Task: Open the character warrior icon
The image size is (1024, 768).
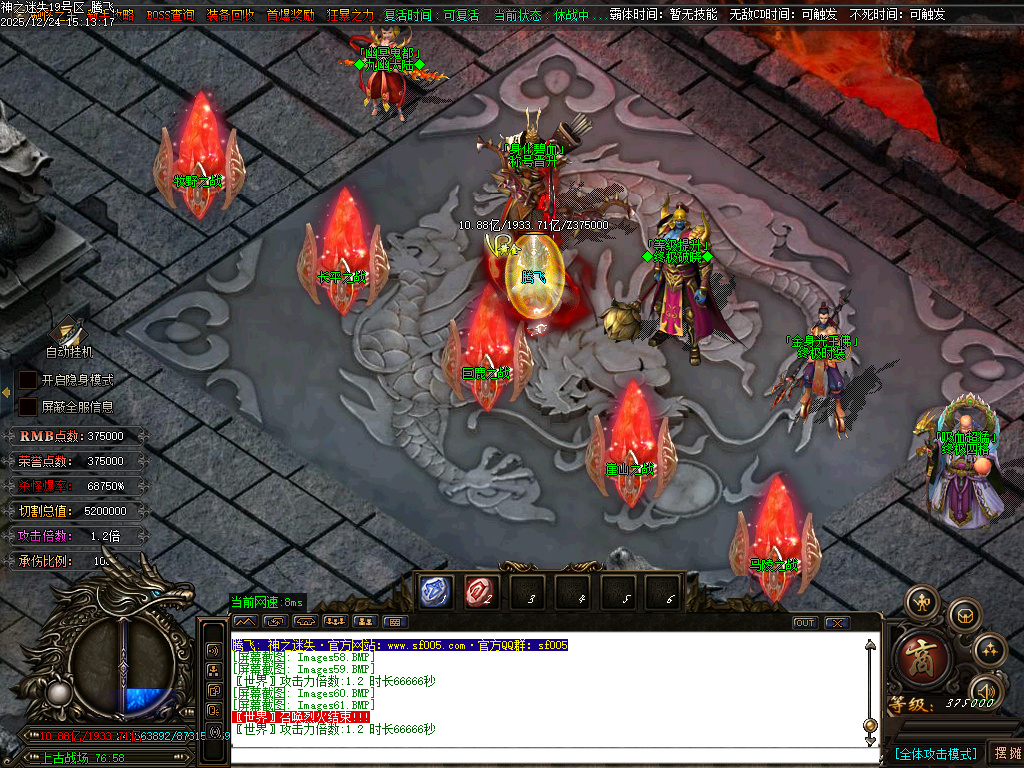Action: pyautogui.click(x=922, y=602)
